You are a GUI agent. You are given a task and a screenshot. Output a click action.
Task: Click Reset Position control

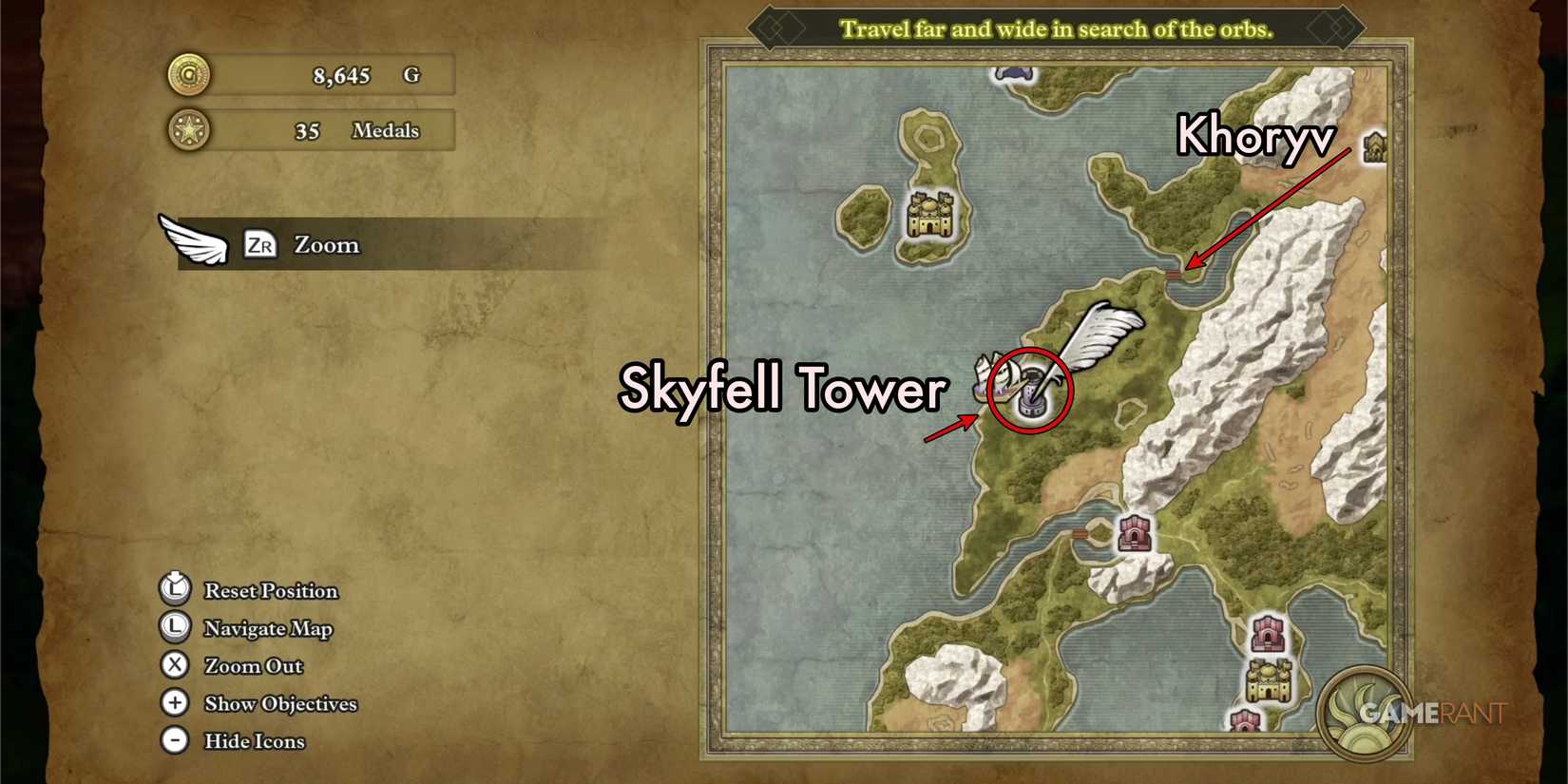[174, 589]
